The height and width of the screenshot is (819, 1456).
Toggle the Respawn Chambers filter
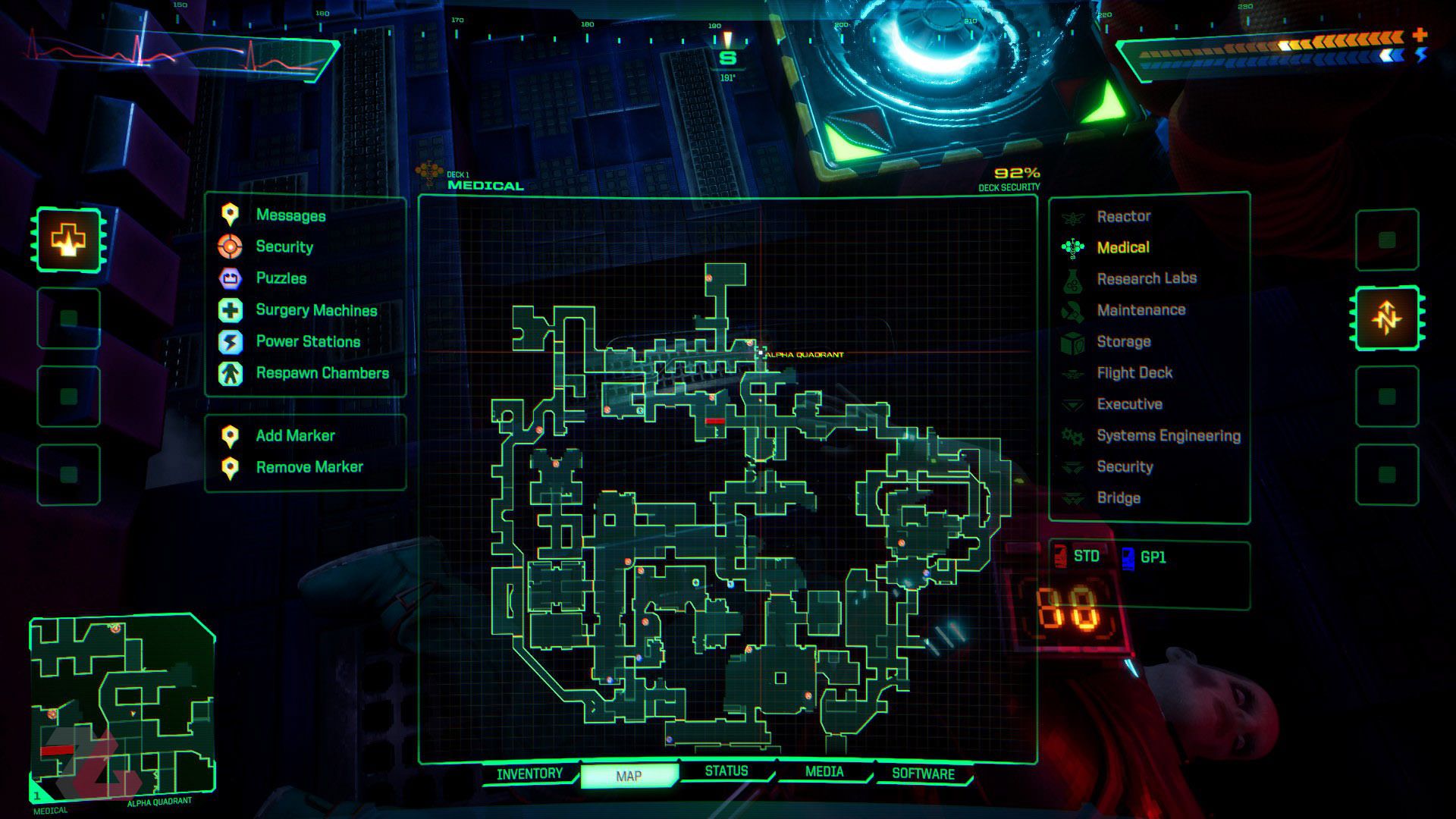click(322, 373)
